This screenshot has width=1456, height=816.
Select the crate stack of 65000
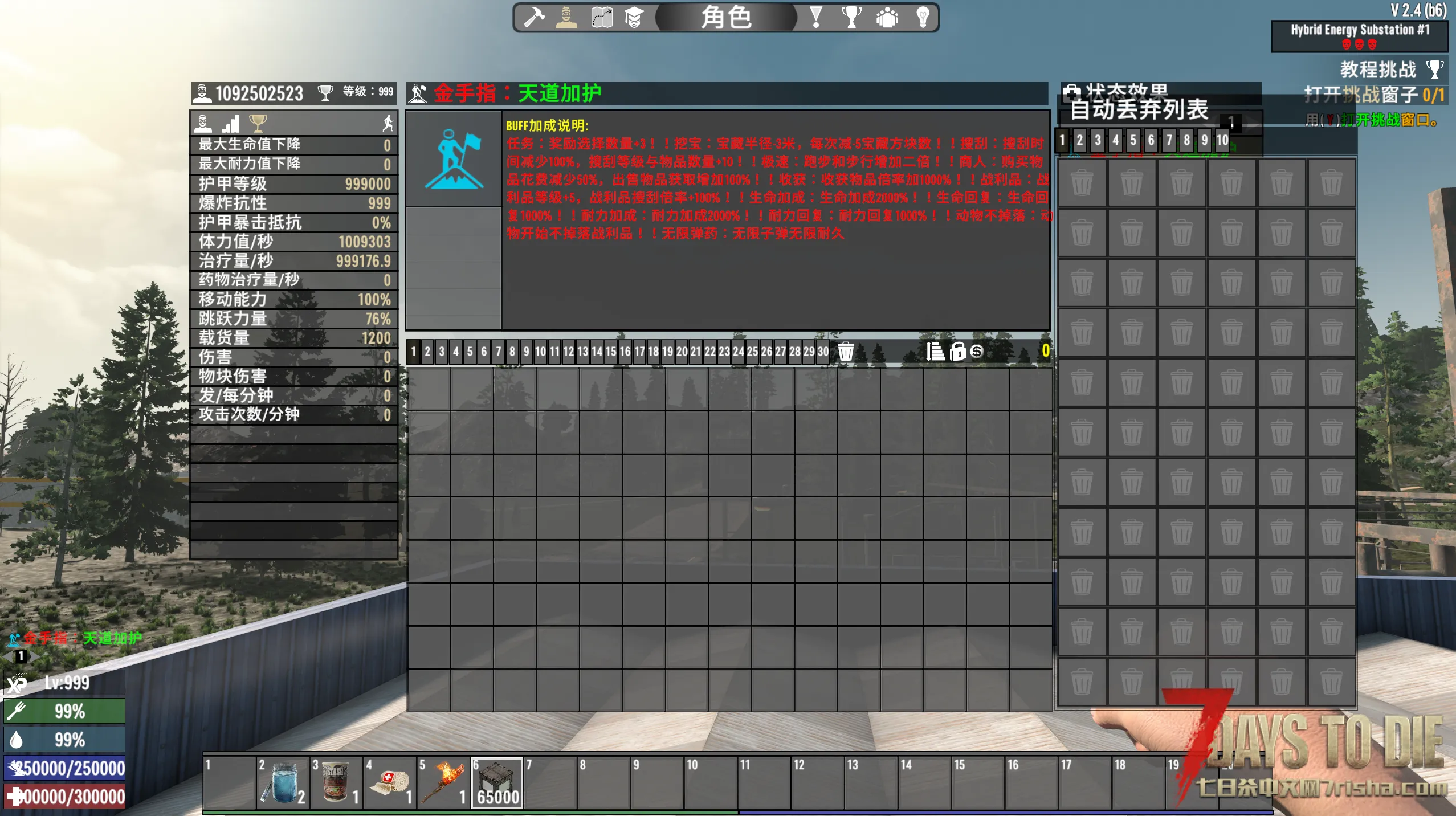click(x=497, y=783)
